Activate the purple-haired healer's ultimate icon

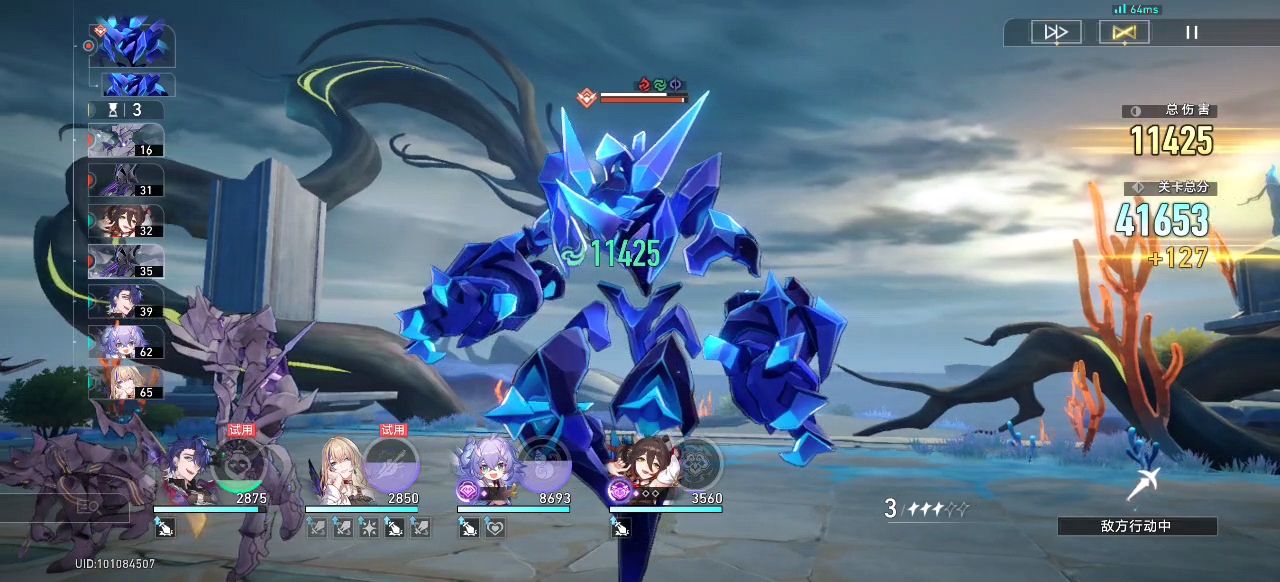click(544, 464)
